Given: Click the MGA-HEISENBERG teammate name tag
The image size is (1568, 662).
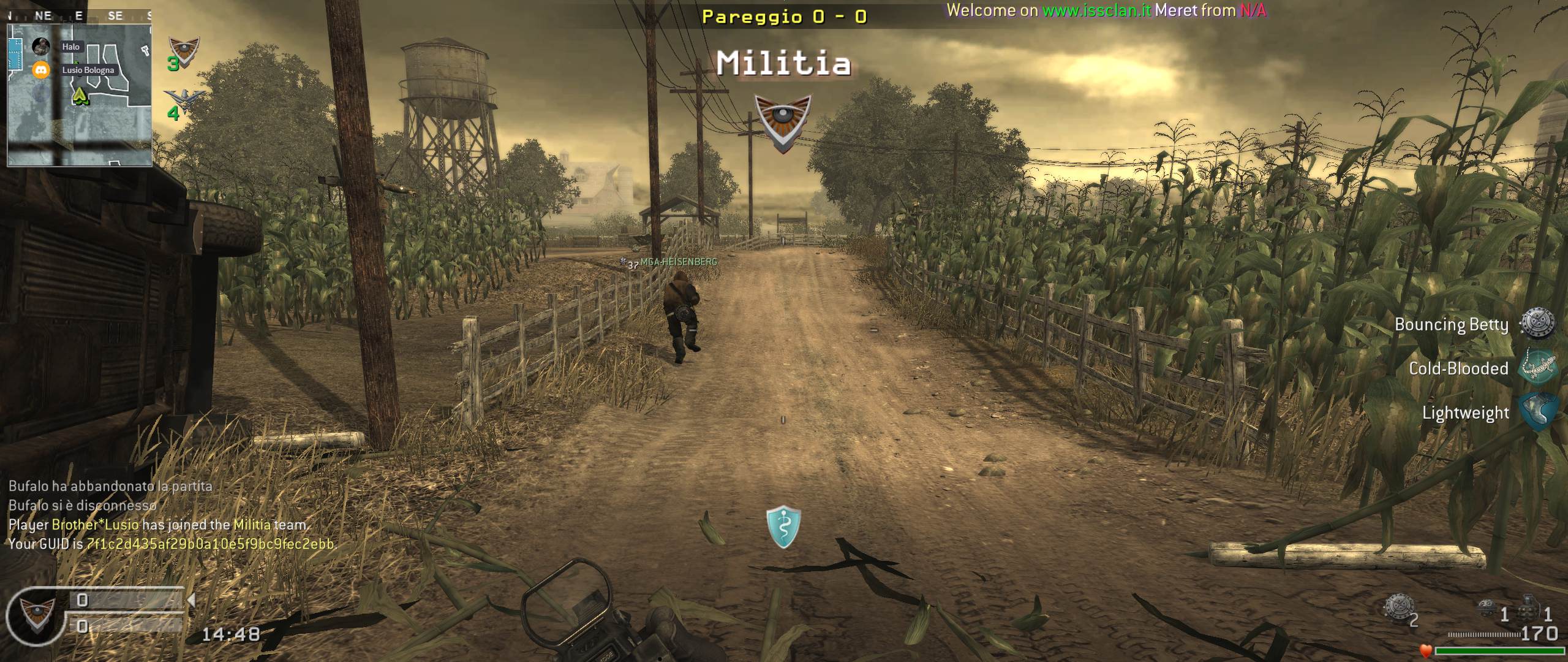Looking at the screenshot, I should (x=678, y=262).
